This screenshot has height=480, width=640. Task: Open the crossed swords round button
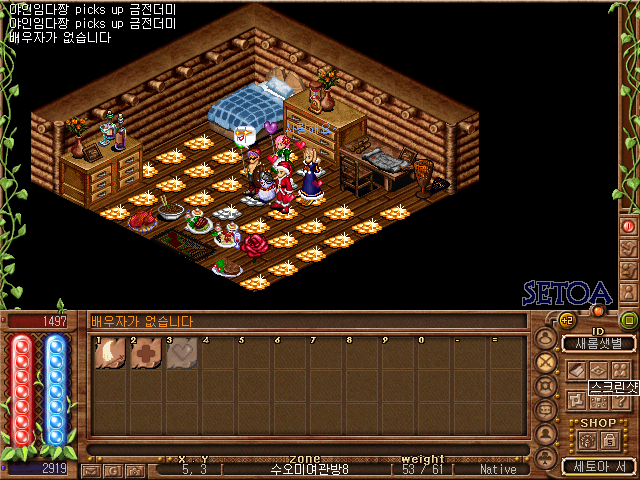click(546, 362)
